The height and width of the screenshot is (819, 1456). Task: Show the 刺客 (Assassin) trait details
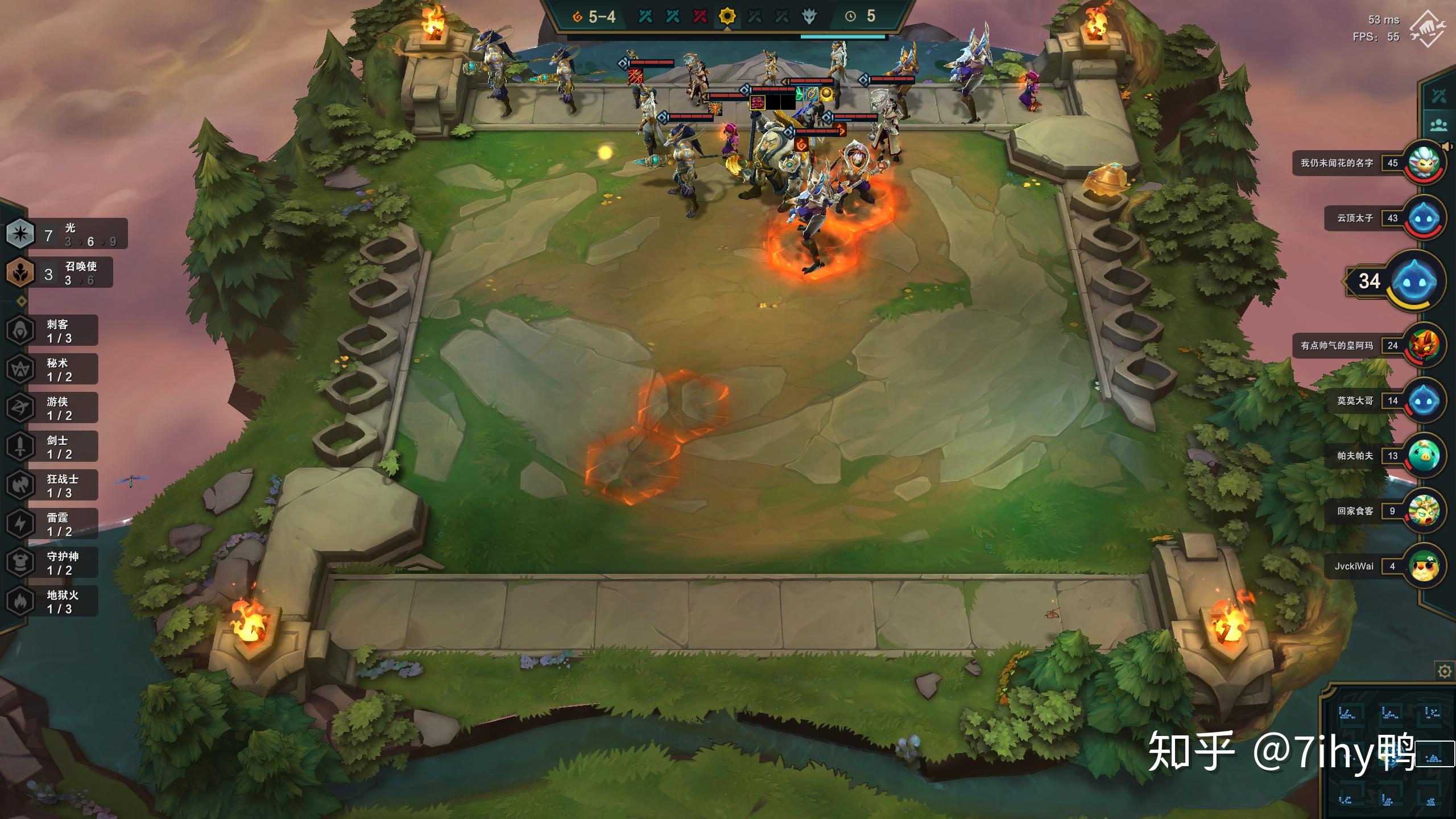52,330
